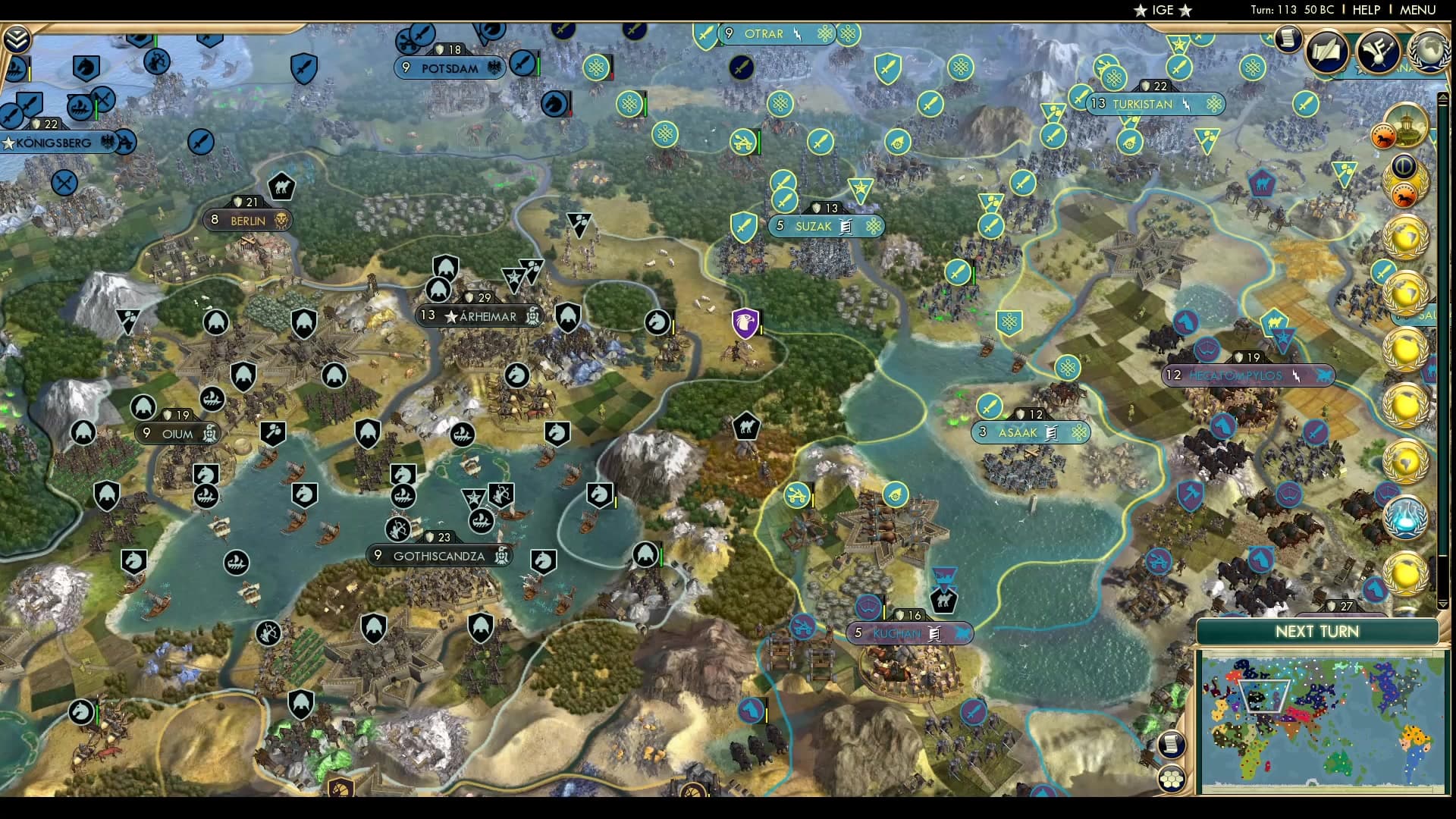The height and width of the screenshot is (819, 1456).
Task: Toggle the hex grid icon below the minimap
Action: [1174, 777]
